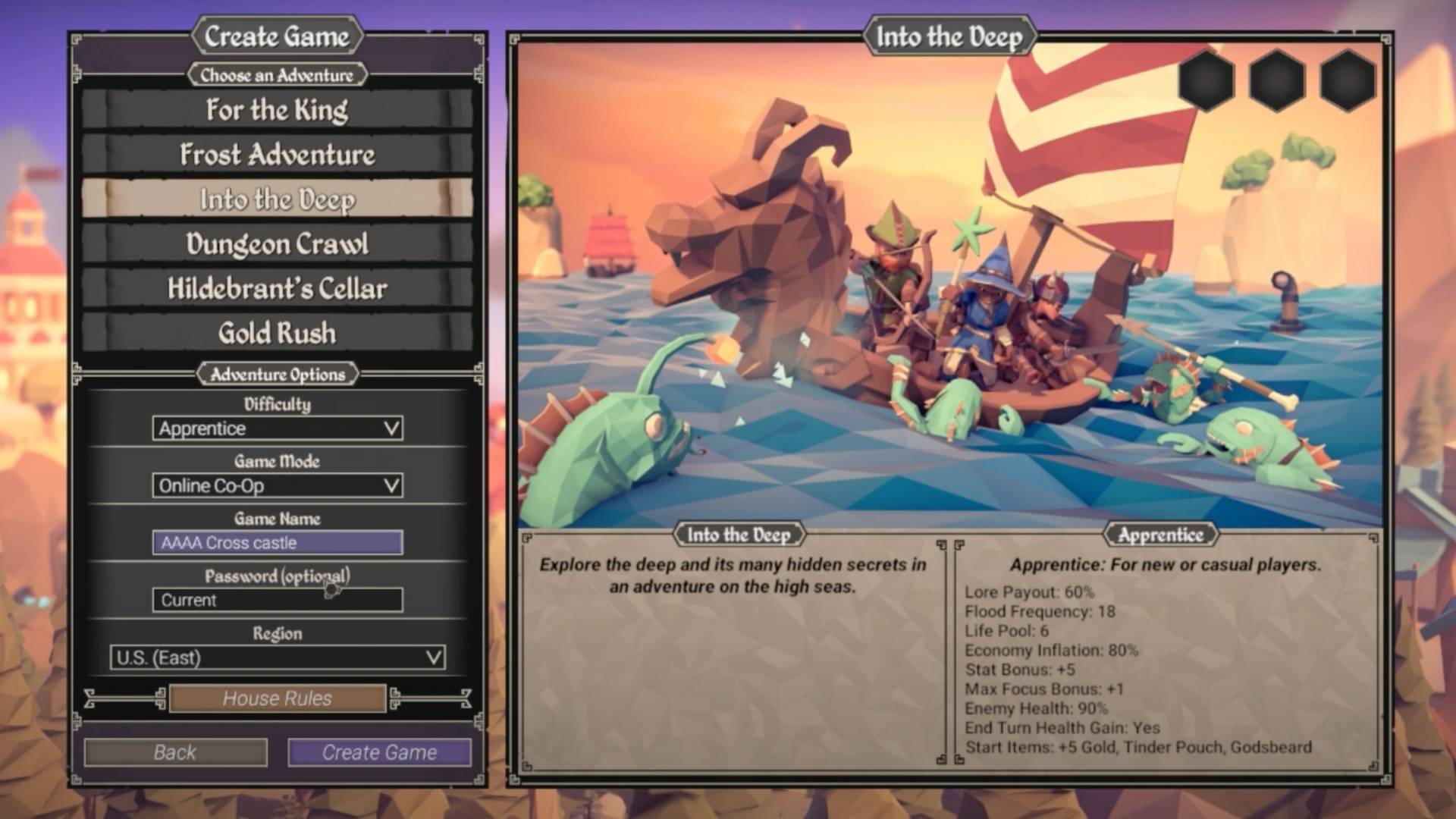The width and height of the screenshot is (1456, 819).
Task: Choose Hildebrant's Cellar adventure
Action: point(277,289)
